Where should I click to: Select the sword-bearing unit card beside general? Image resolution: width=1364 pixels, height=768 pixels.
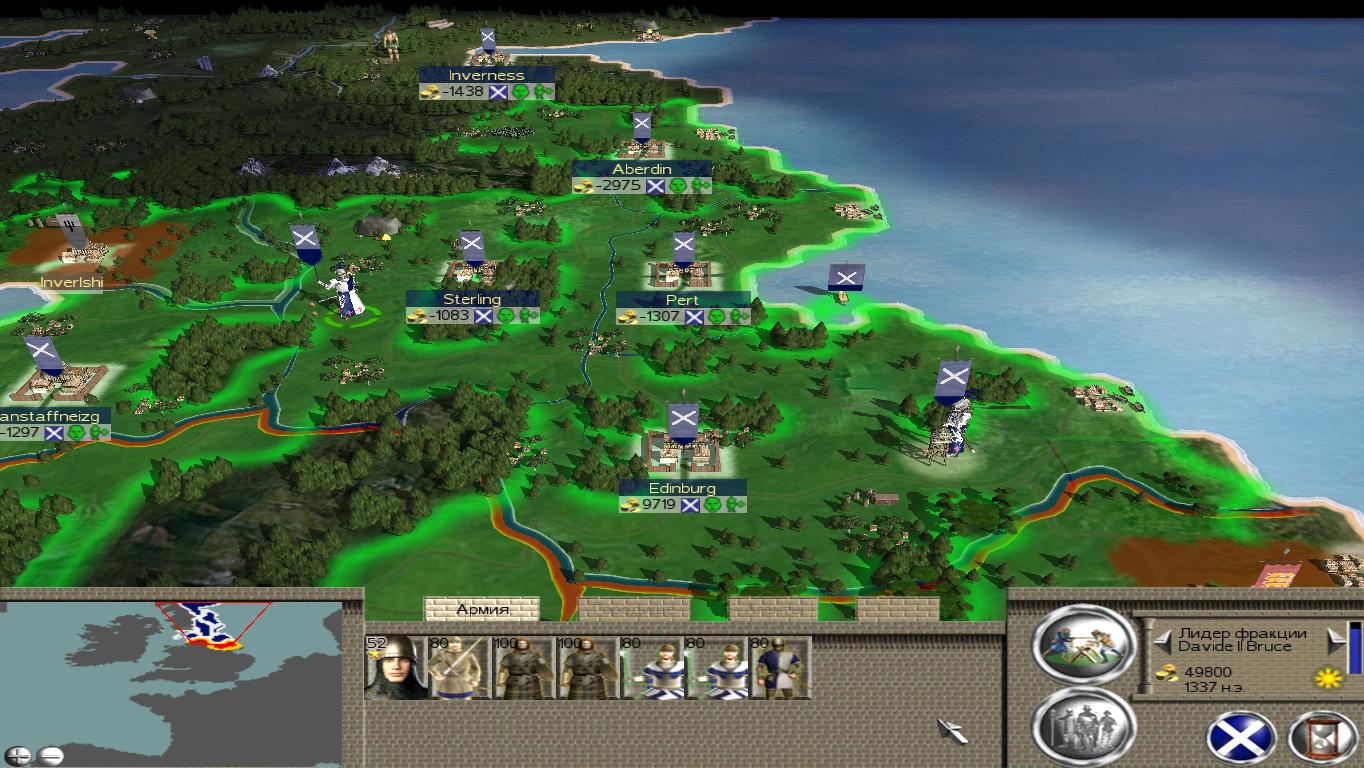[x=459, y=667]
